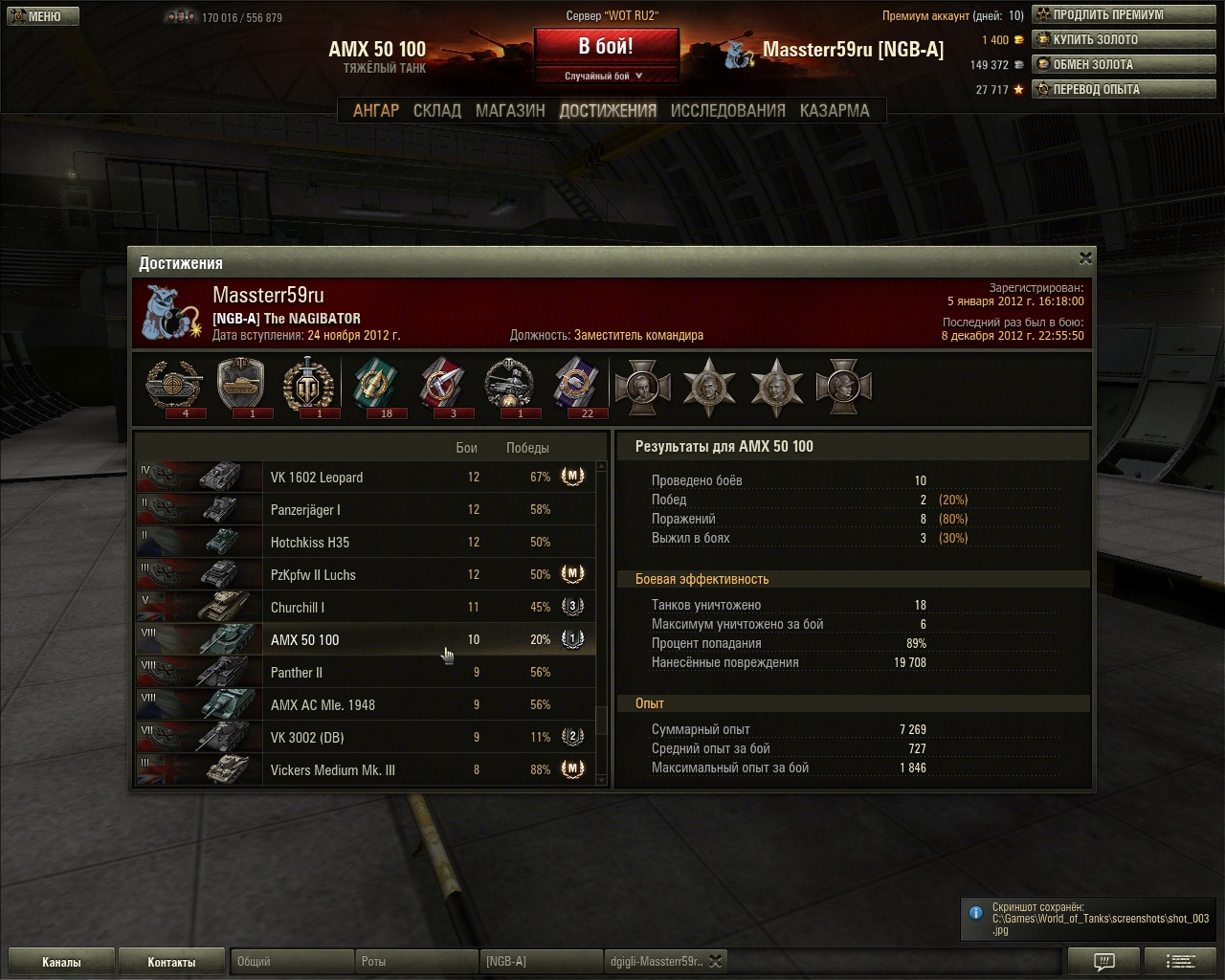Click ПЕРЕВОД ОПЫТА button
This screenshot has height=980, width=1225.
point(1124,89)
